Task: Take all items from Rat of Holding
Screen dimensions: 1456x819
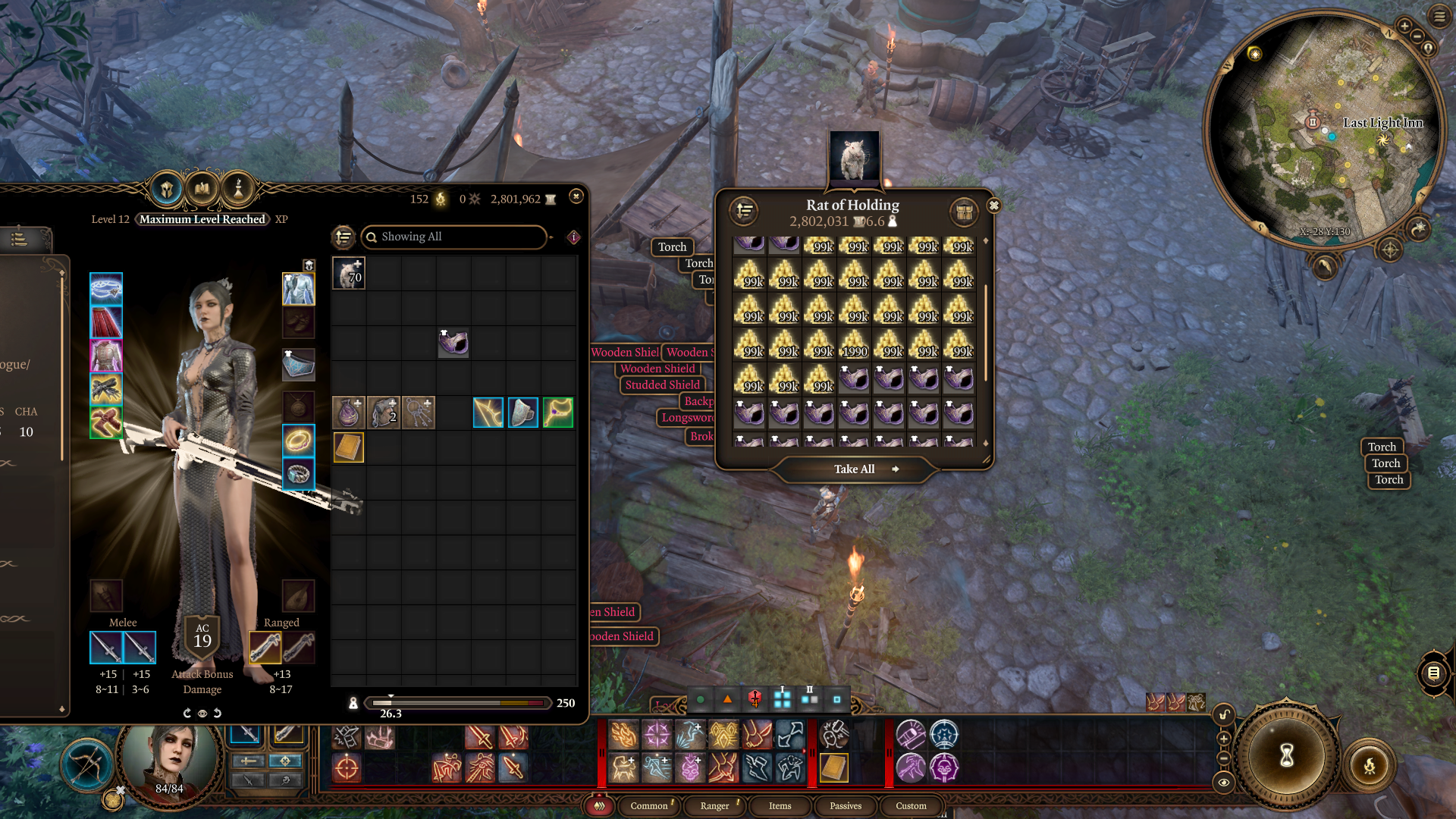Action: click(855, 469)
